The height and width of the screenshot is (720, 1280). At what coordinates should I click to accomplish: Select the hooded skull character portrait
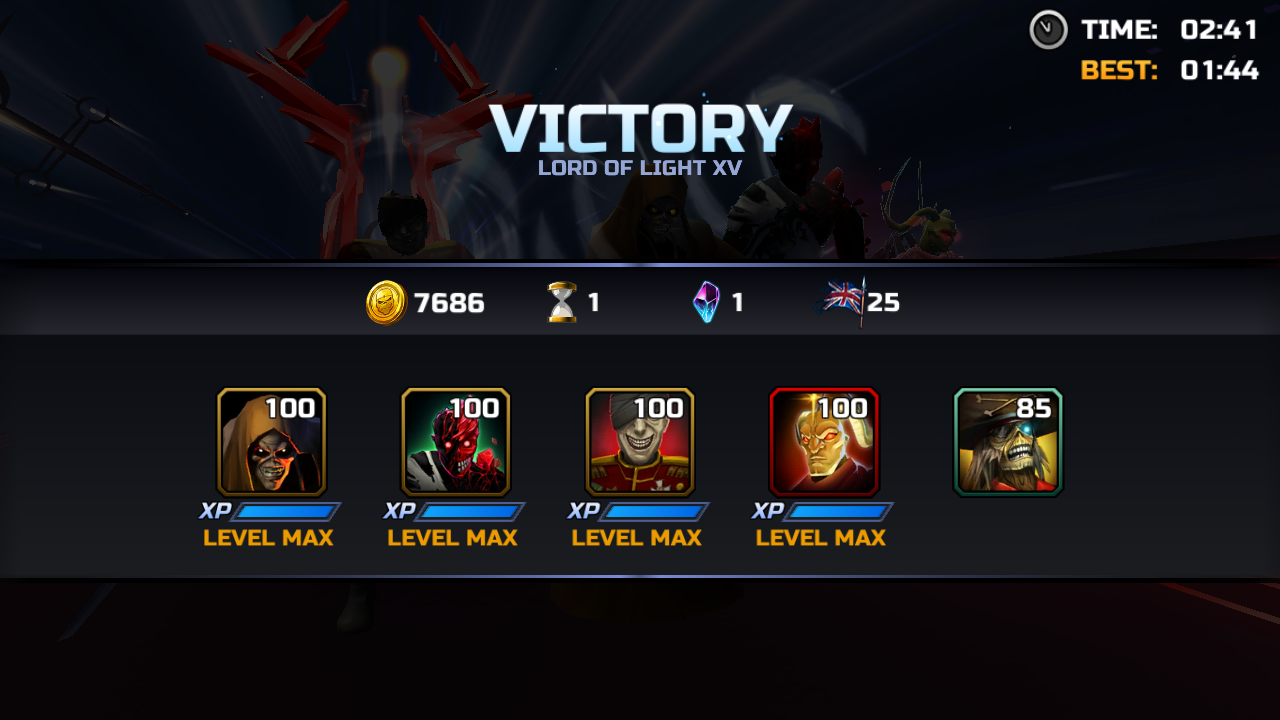click(271, 442)
